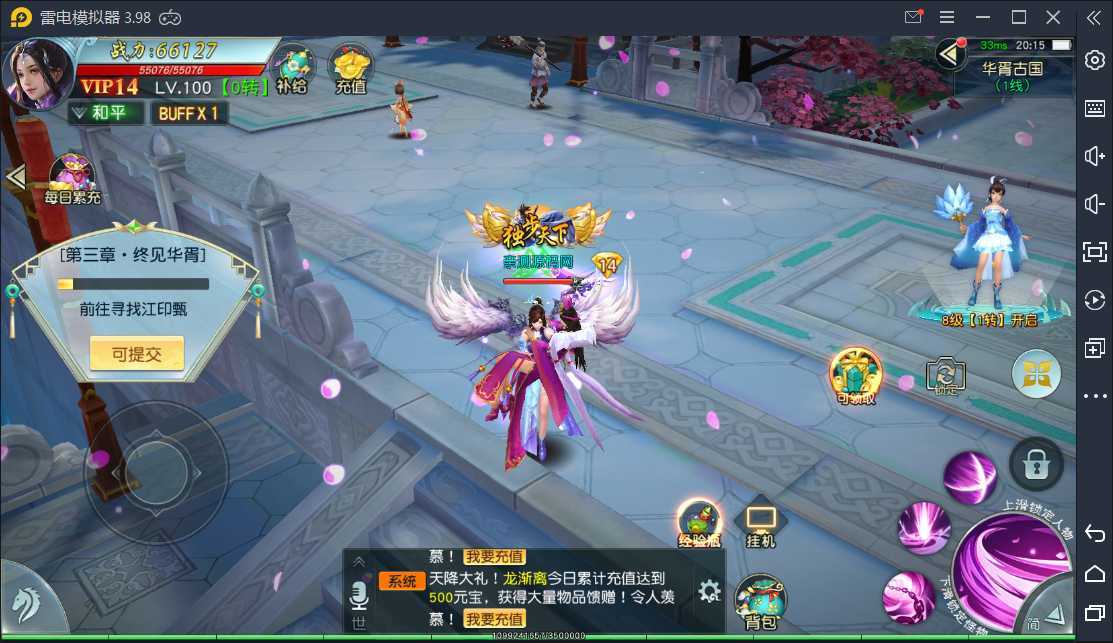Open the 补给 supply icon
The image size is (1113, 643).
[x=292, y=68]
